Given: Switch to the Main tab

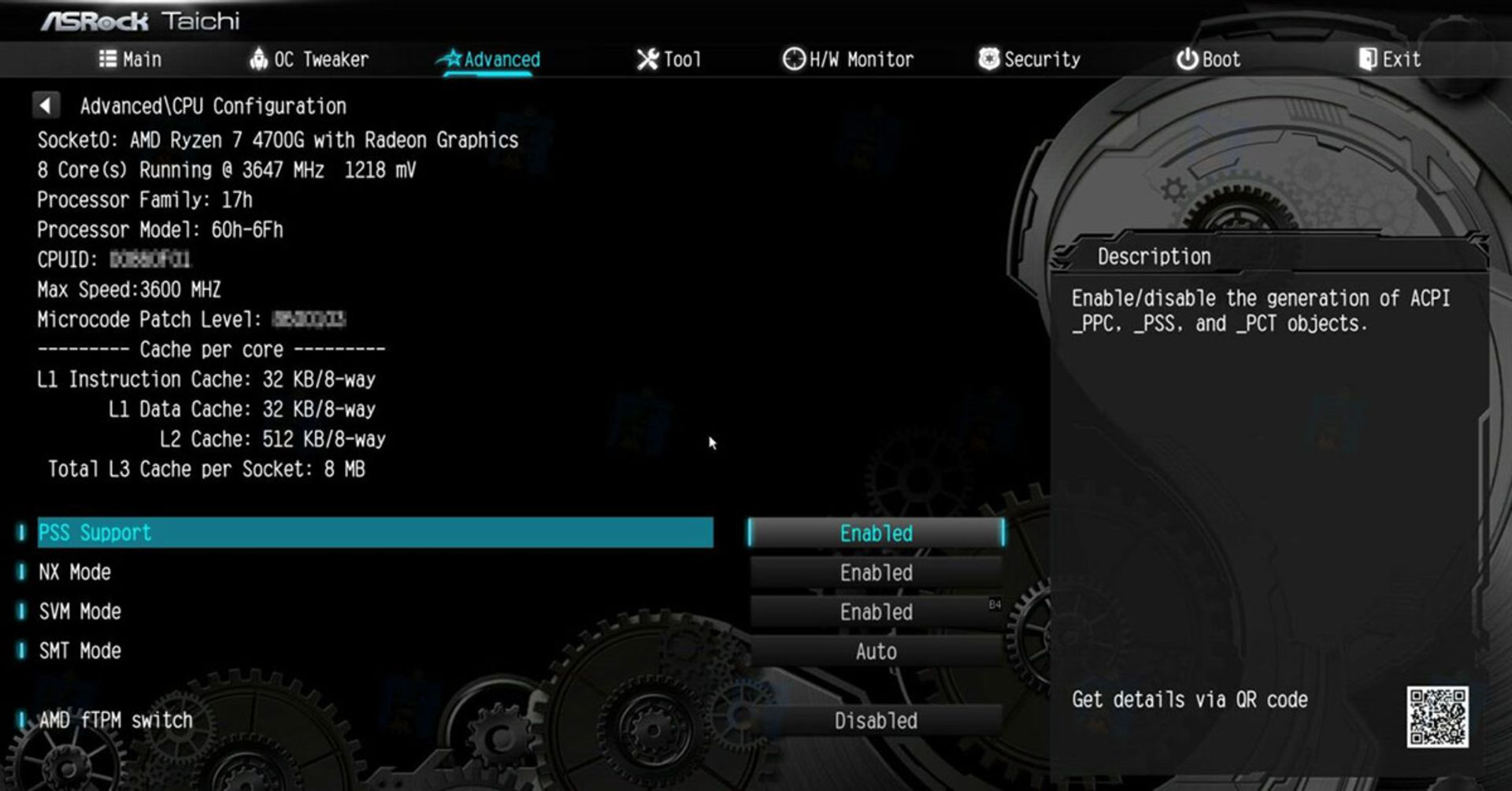Looking at the screenshot, I should tap(131, 60).
